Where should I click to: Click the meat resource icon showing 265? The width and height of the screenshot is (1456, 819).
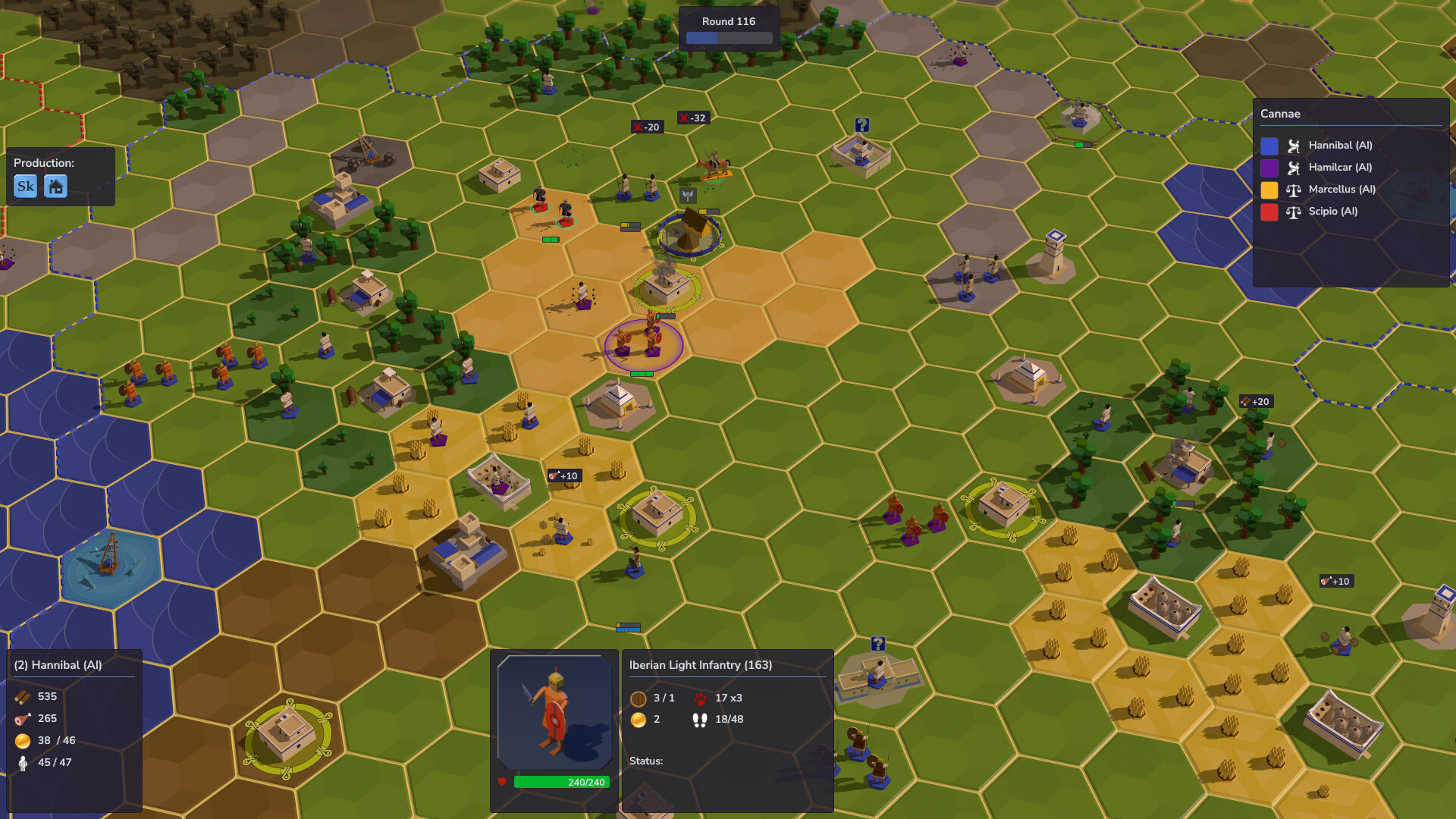21,718
